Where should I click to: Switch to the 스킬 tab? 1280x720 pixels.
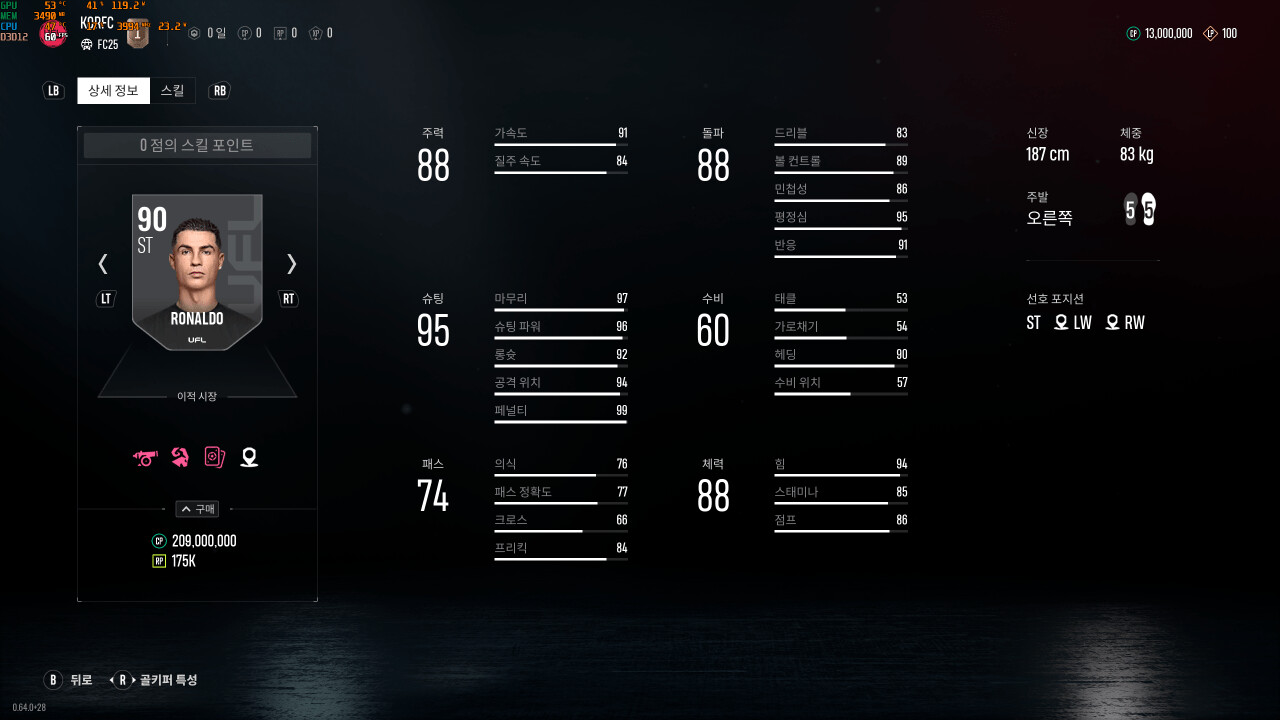172,91
